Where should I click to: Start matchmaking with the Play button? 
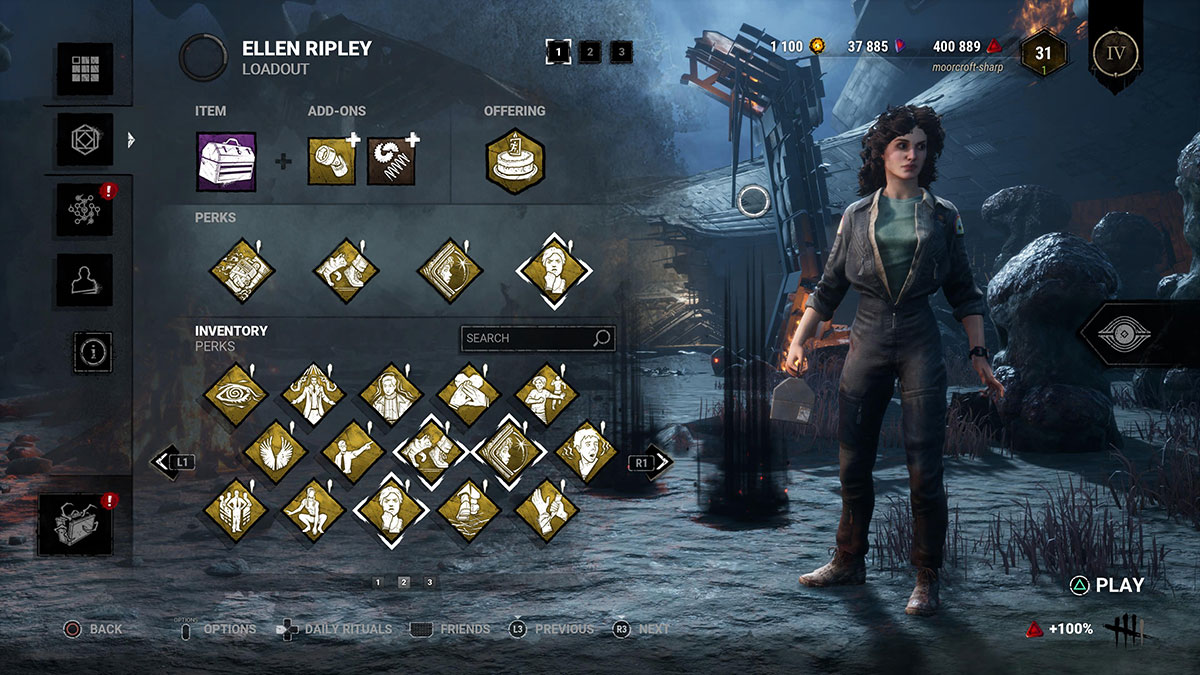coord(1108,586)
